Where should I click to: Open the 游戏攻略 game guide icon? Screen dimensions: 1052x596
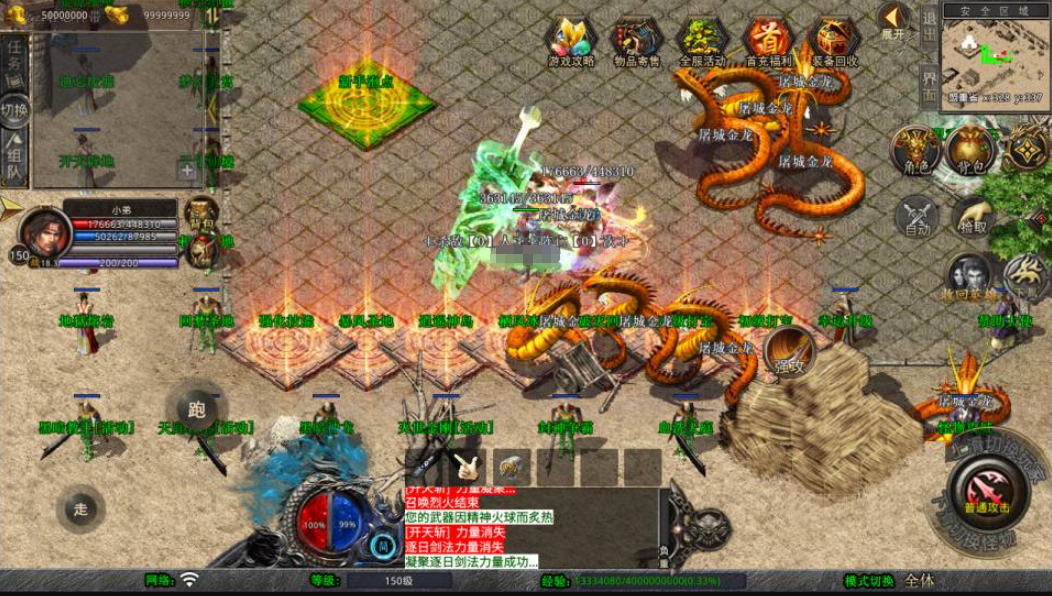coord(572,42)
